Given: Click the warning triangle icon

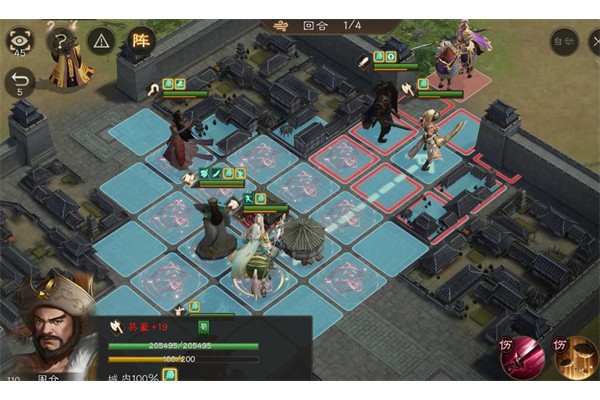Looking at the screenshot, I should coord(101,40).
